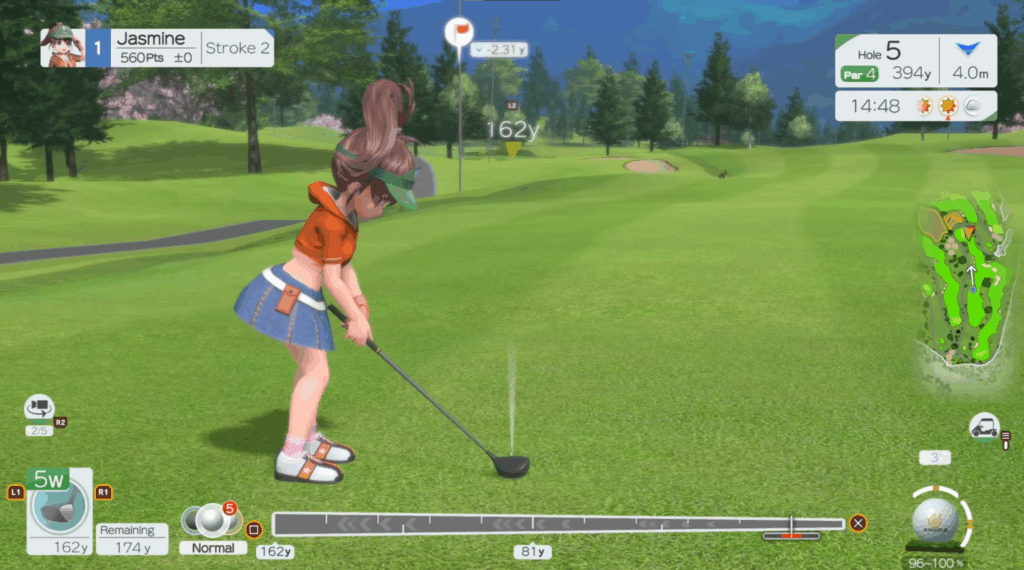
Task: Click Jasmine's character portrait
Action: click(62, 47)
